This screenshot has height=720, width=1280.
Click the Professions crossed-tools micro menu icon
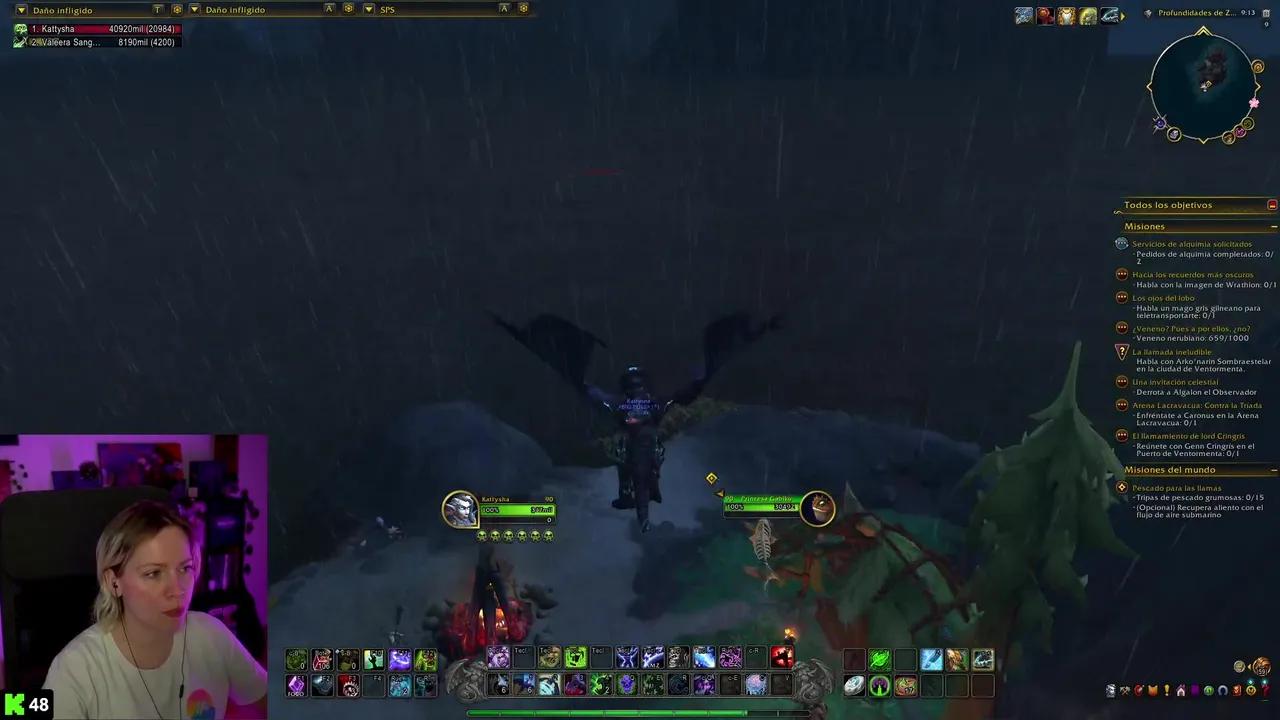pos(1125,689)
